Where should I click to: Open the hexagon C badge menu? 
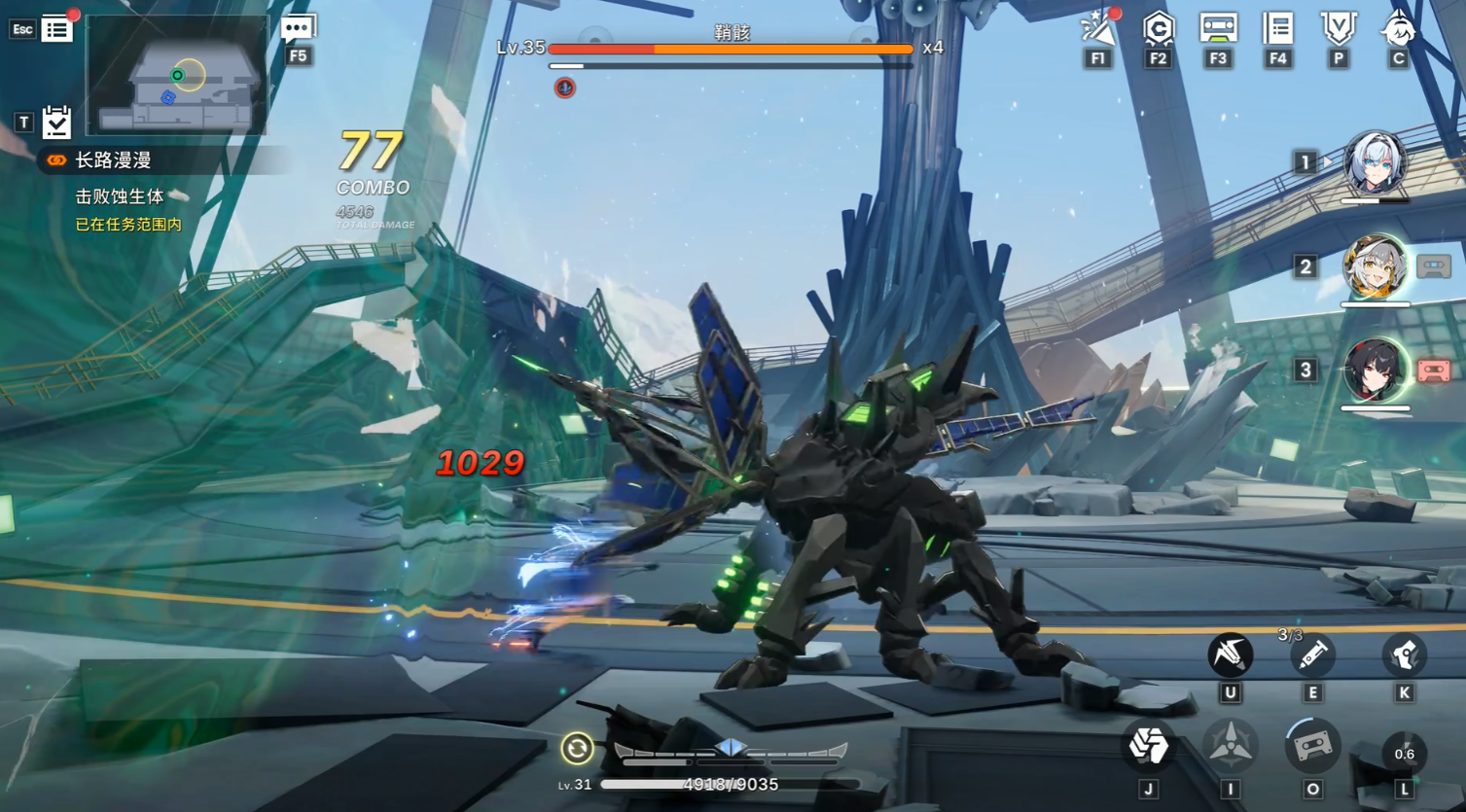[1158, 29]
